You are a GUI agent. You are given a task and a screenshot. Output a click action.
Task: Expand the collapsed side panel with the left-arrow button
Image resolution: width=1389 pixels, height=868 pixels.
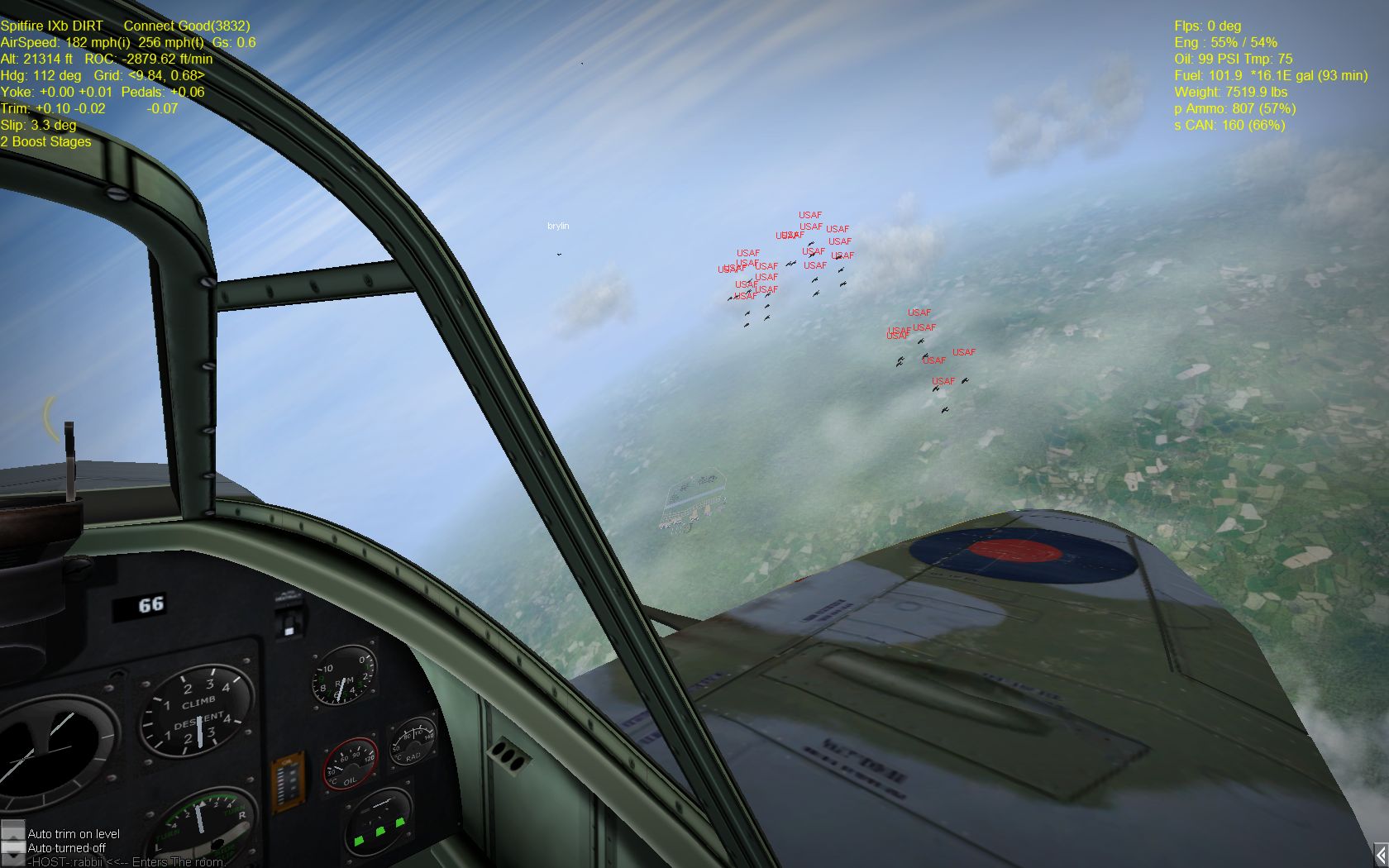pyautogui.click(x=1381, y=854)
